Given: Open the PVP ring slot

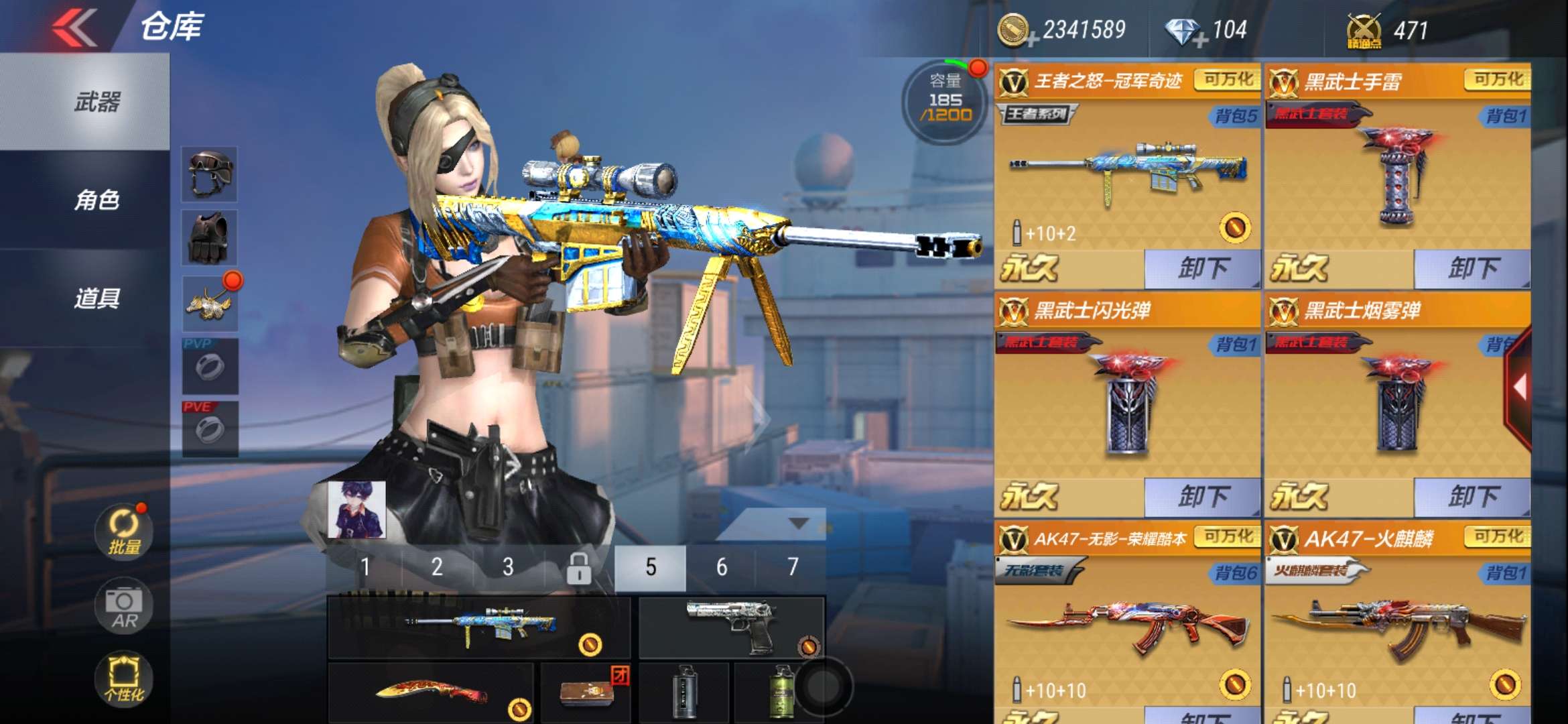Looking at the screenshot, I should pyautogui.click(x=210, y=366).
